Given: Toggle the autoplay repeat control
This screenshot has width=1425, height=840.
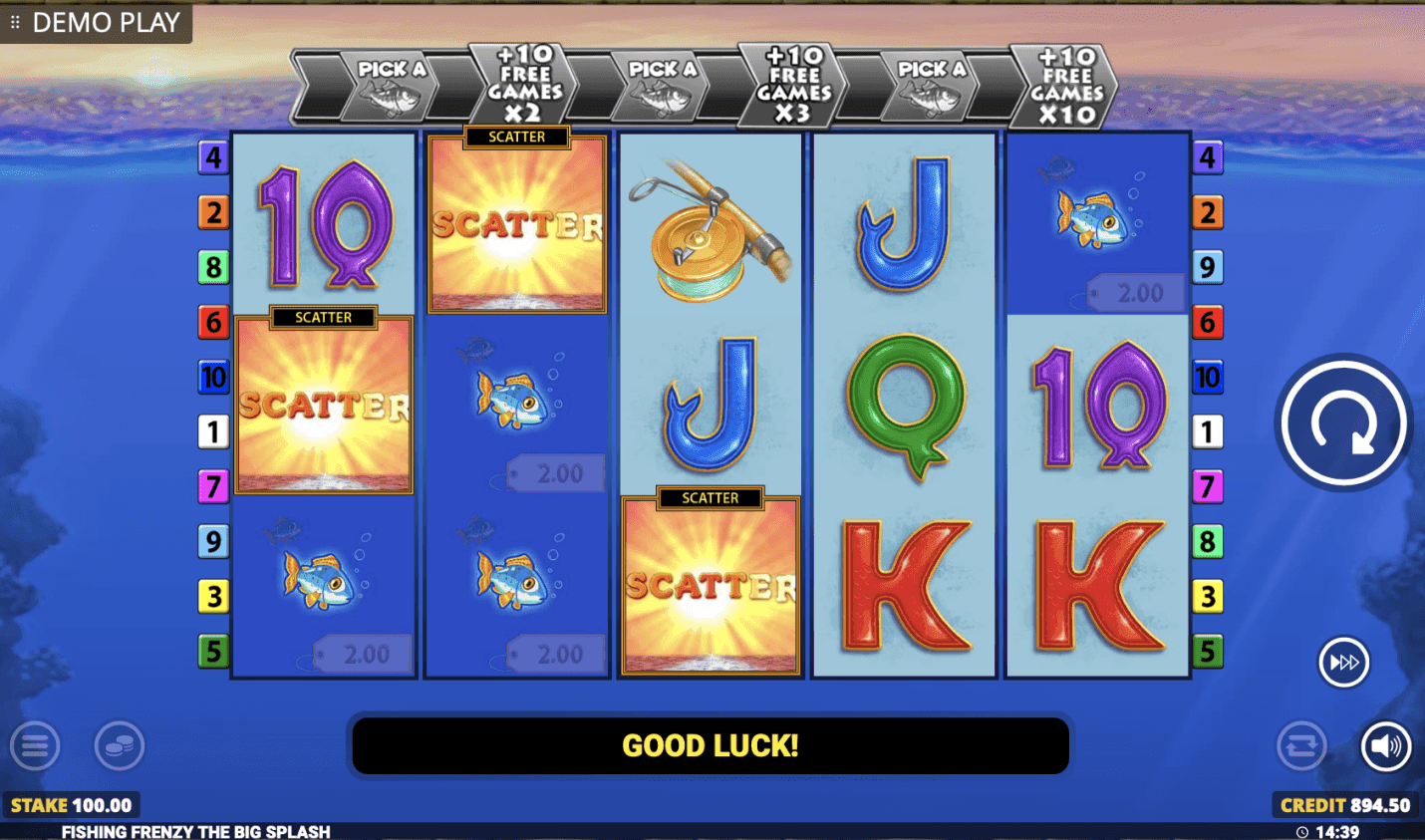Looking at the screenshot, I should pyautogui.click(x=1301, y=745).
